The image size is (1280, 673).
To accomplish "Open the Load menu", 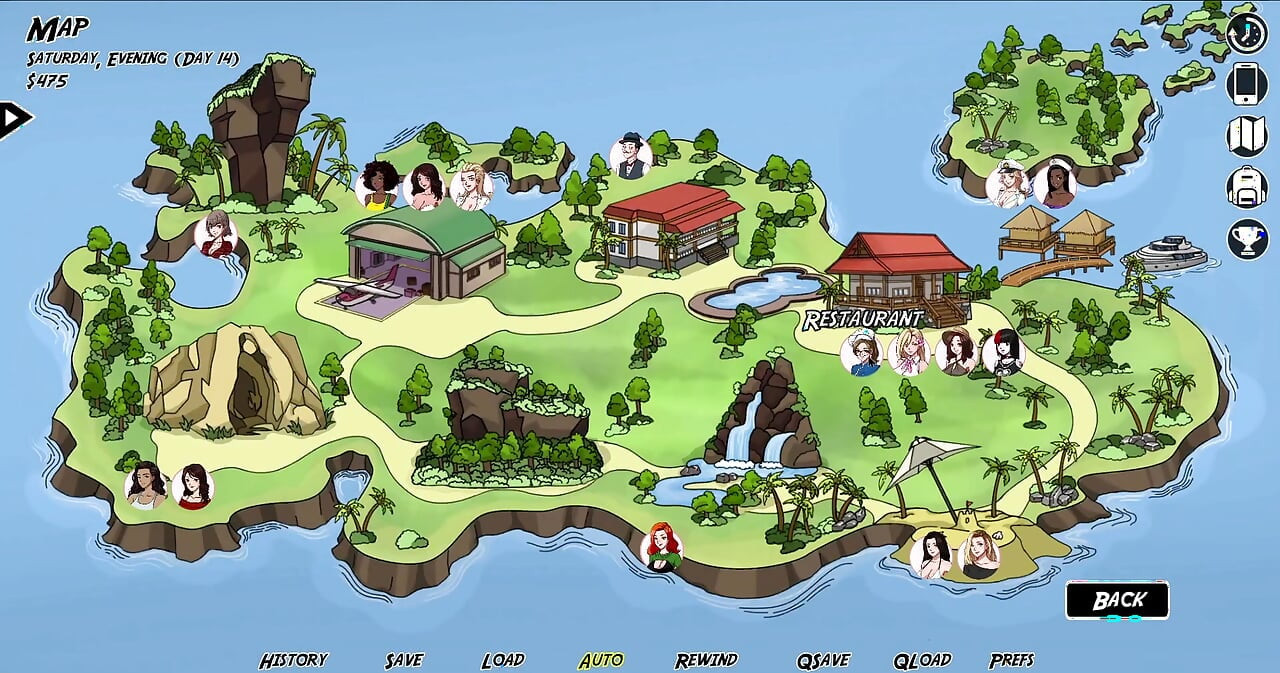I will pos(503,660).
